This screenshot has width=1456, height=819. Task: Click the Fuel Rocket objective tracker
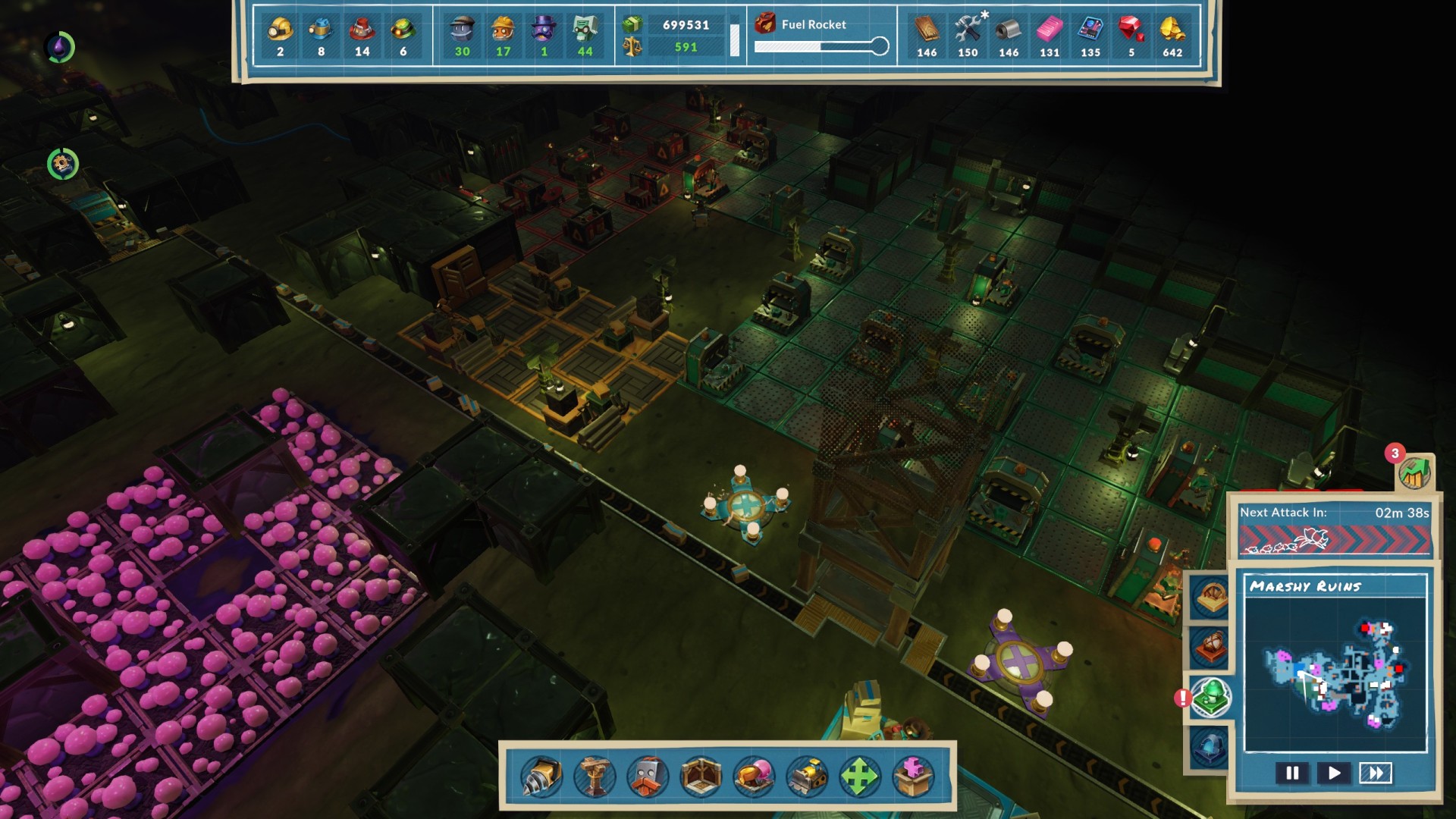pyautogui.click(x=822, y=35)
